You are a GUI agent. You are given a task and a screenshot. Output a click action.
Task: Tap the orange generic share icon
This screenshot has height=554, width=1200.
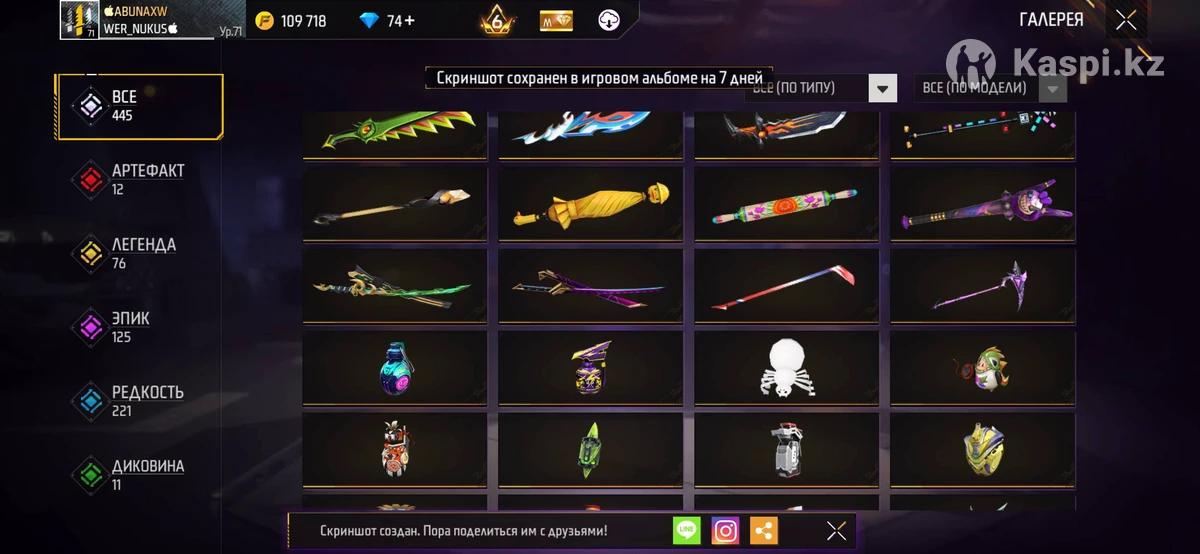tap(764, 531)
